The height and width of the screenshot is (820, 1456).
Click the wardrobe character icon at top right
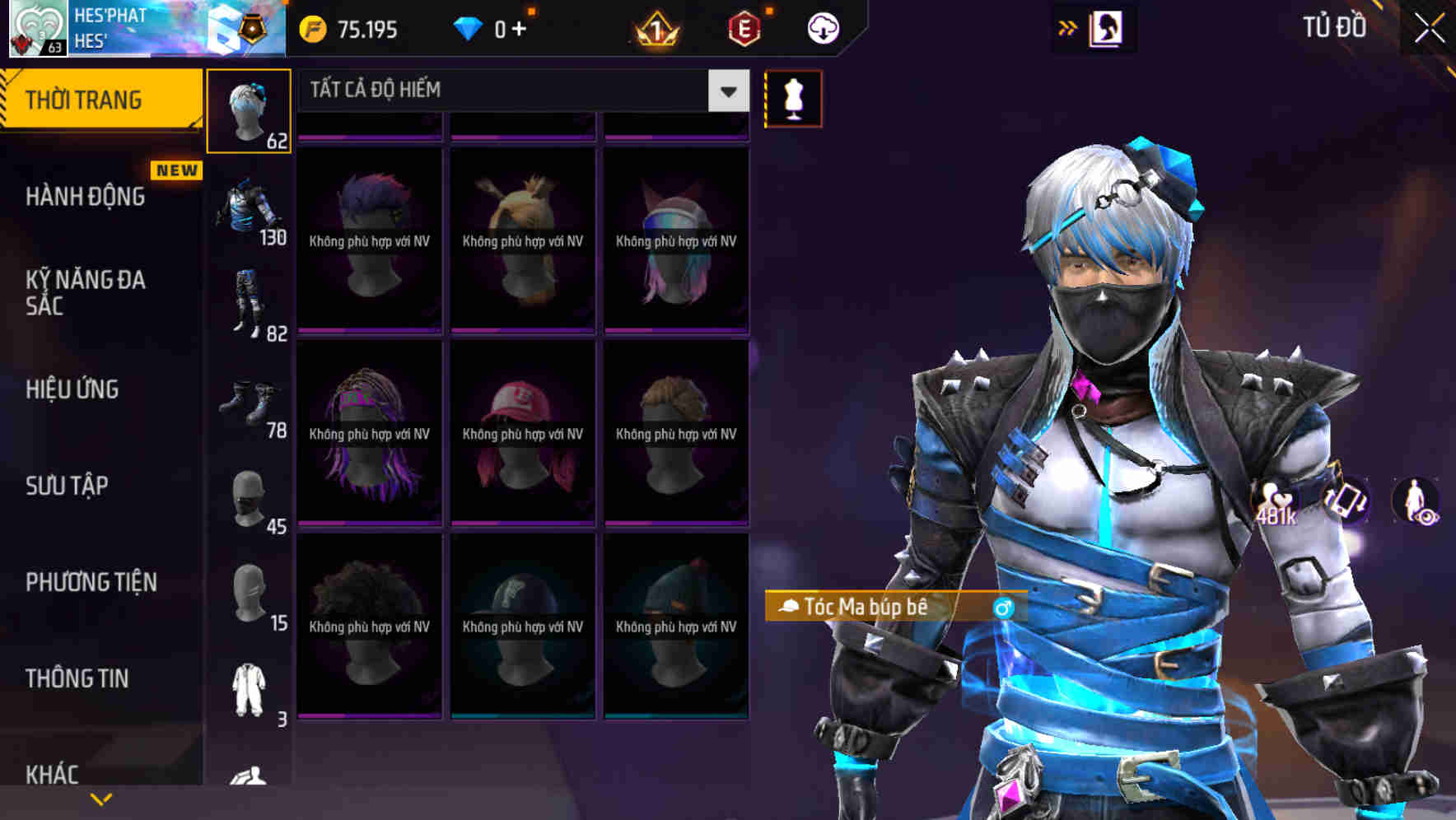click(1108, 27)
